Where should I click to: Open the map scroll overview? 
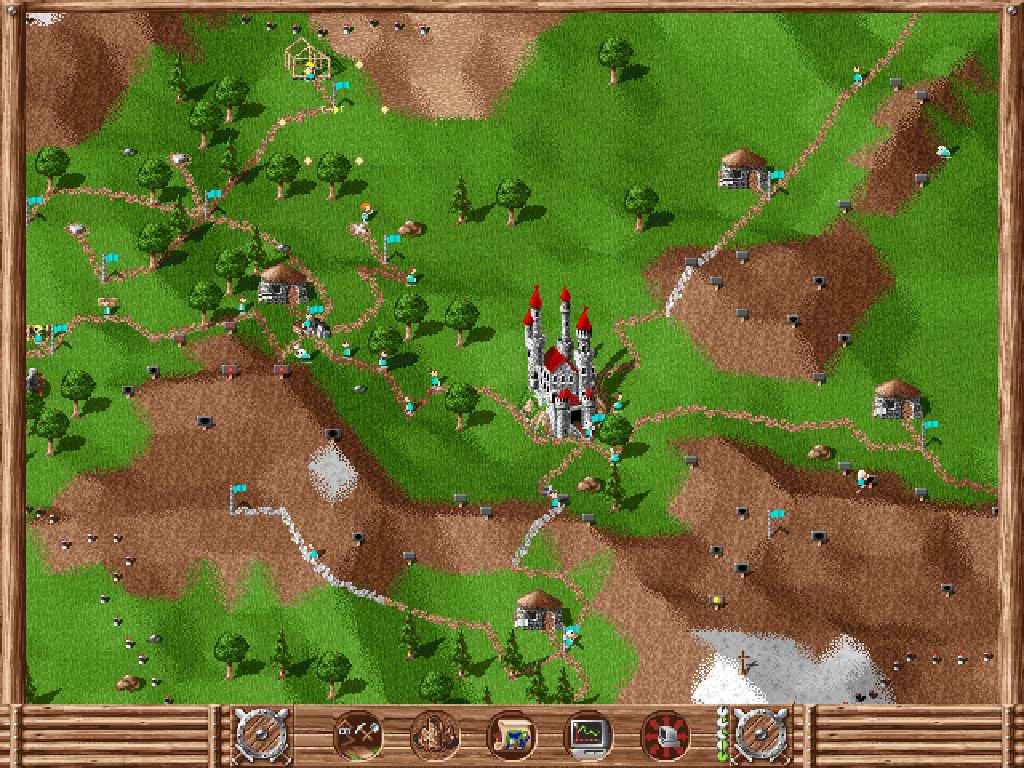(x=511, y=736)
